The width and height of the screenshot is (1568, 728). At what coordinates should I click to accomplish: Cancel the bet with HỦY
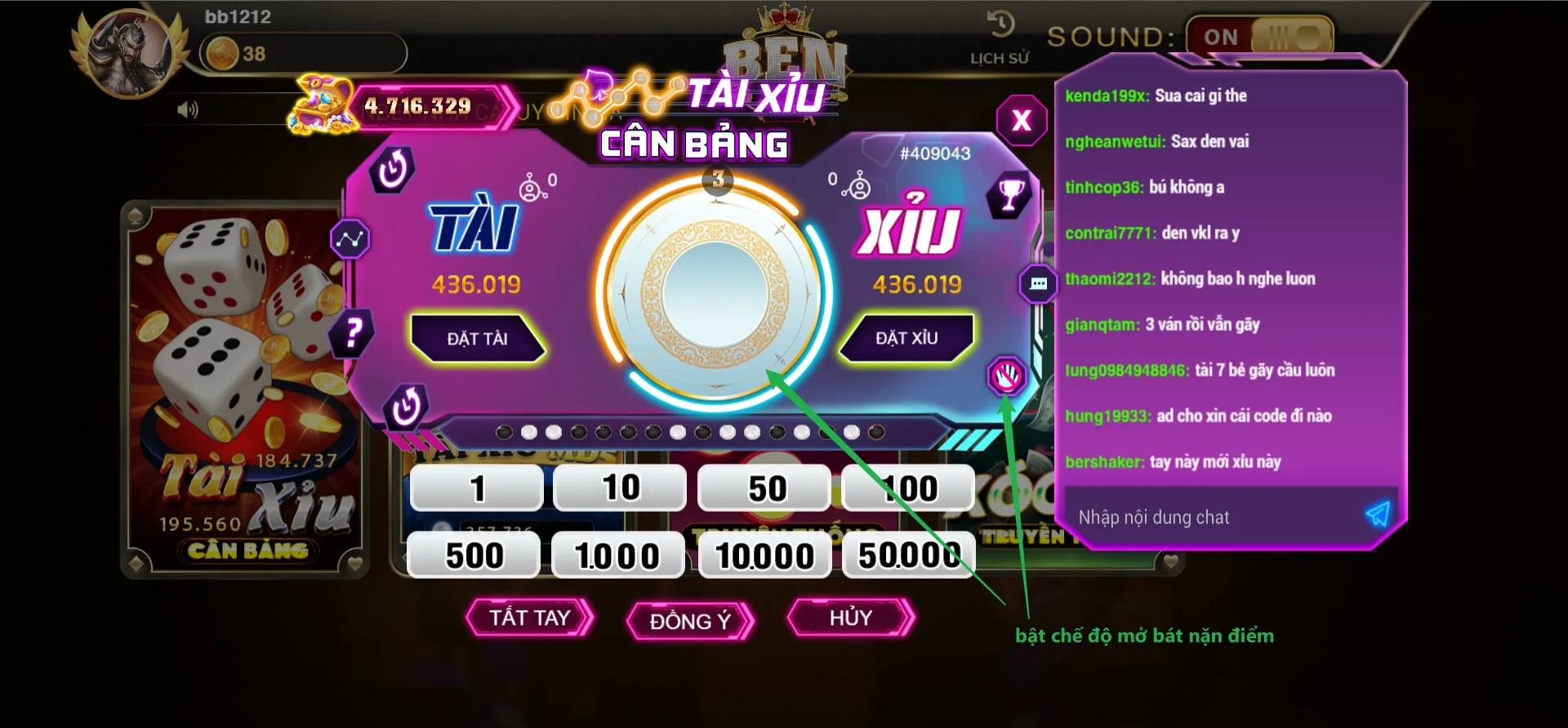850,618
